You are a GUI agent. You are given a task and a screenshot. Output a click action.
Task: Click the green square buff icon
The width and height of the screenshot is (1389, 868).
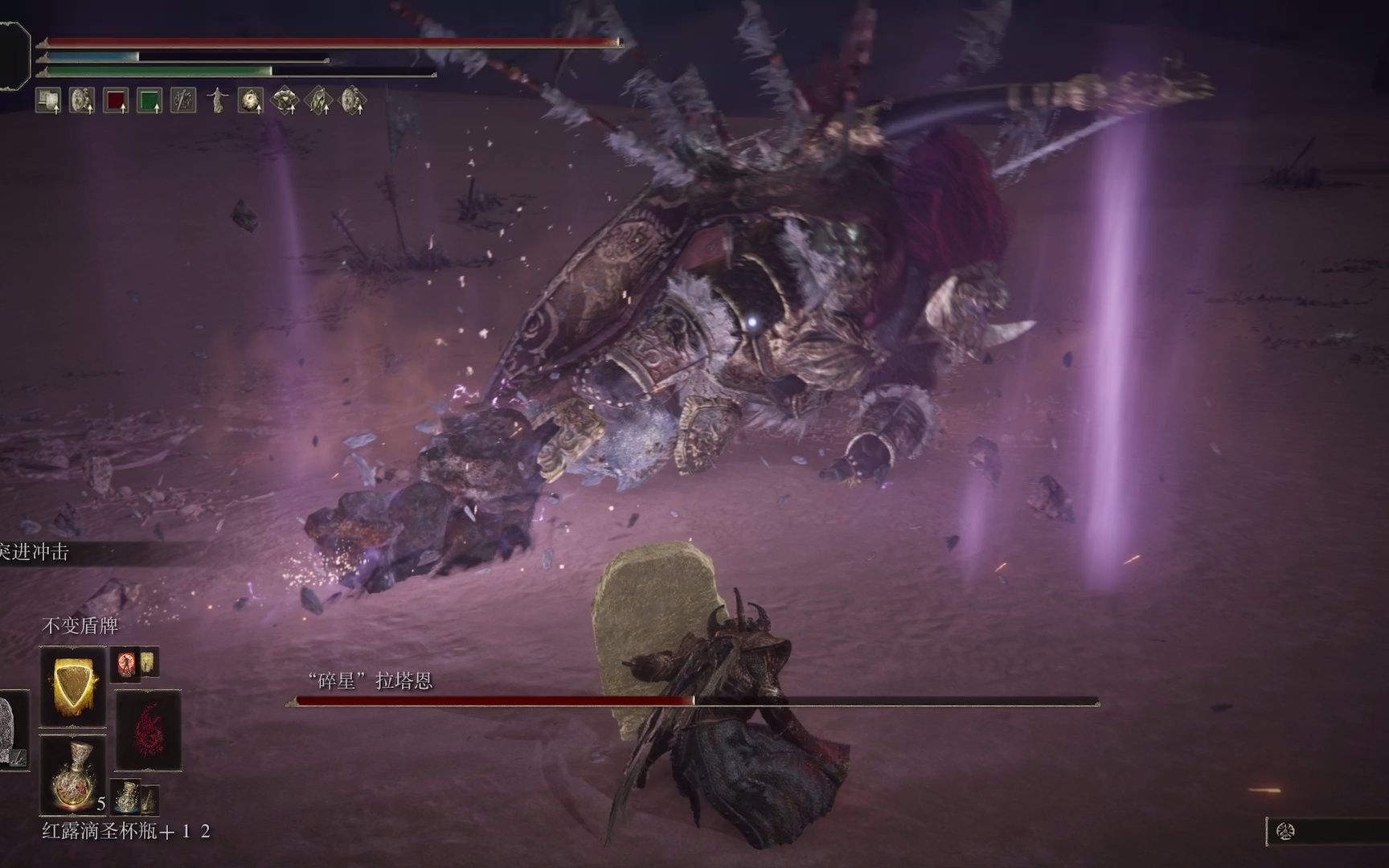pyautogui.click(x=150, y=100)
